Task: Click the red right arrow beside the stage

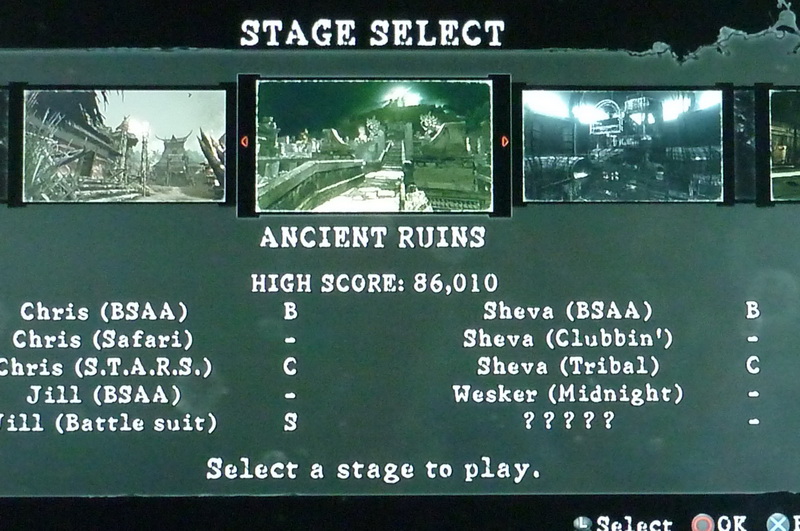Action: [504, 142]
